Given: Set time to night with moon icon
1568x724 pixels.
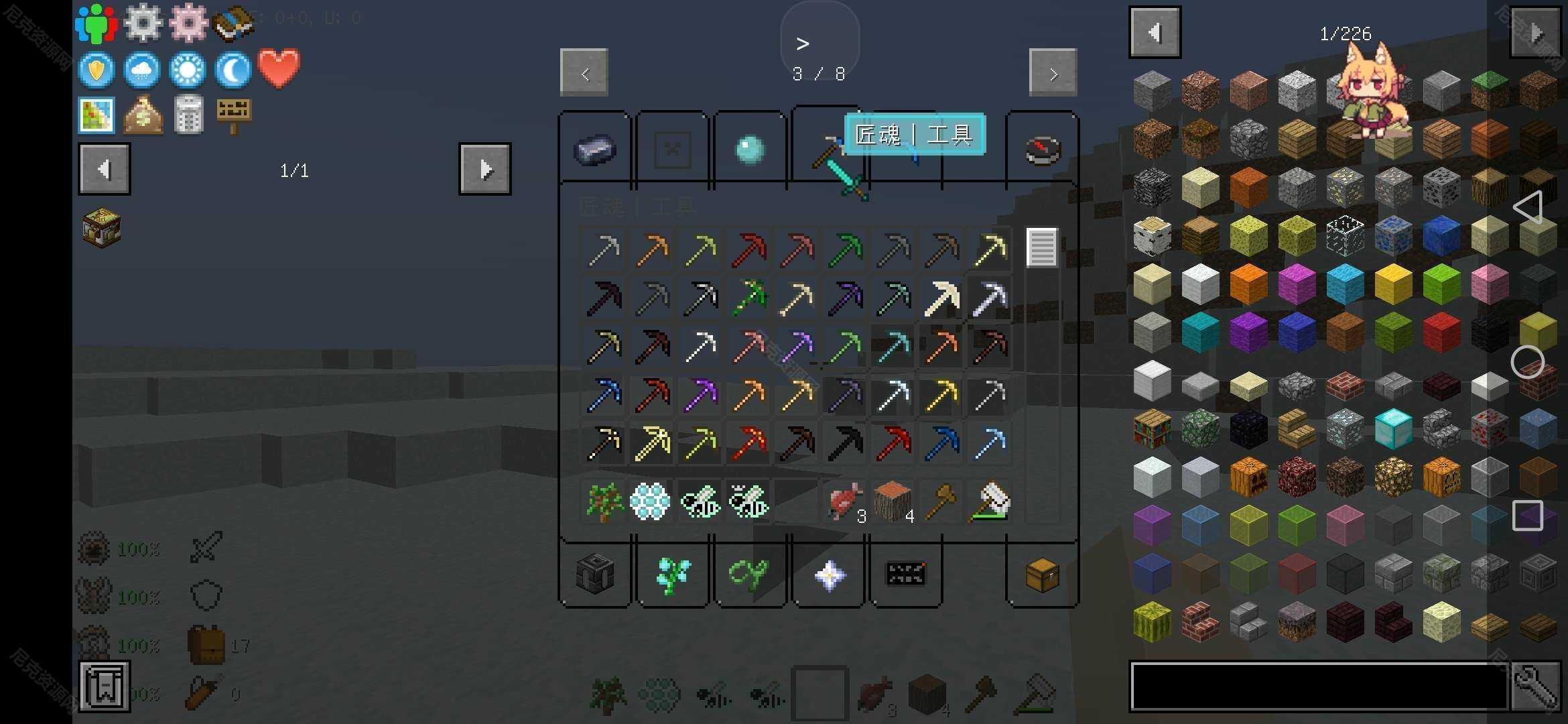Looking at the screenshot, I should (233, 70).
